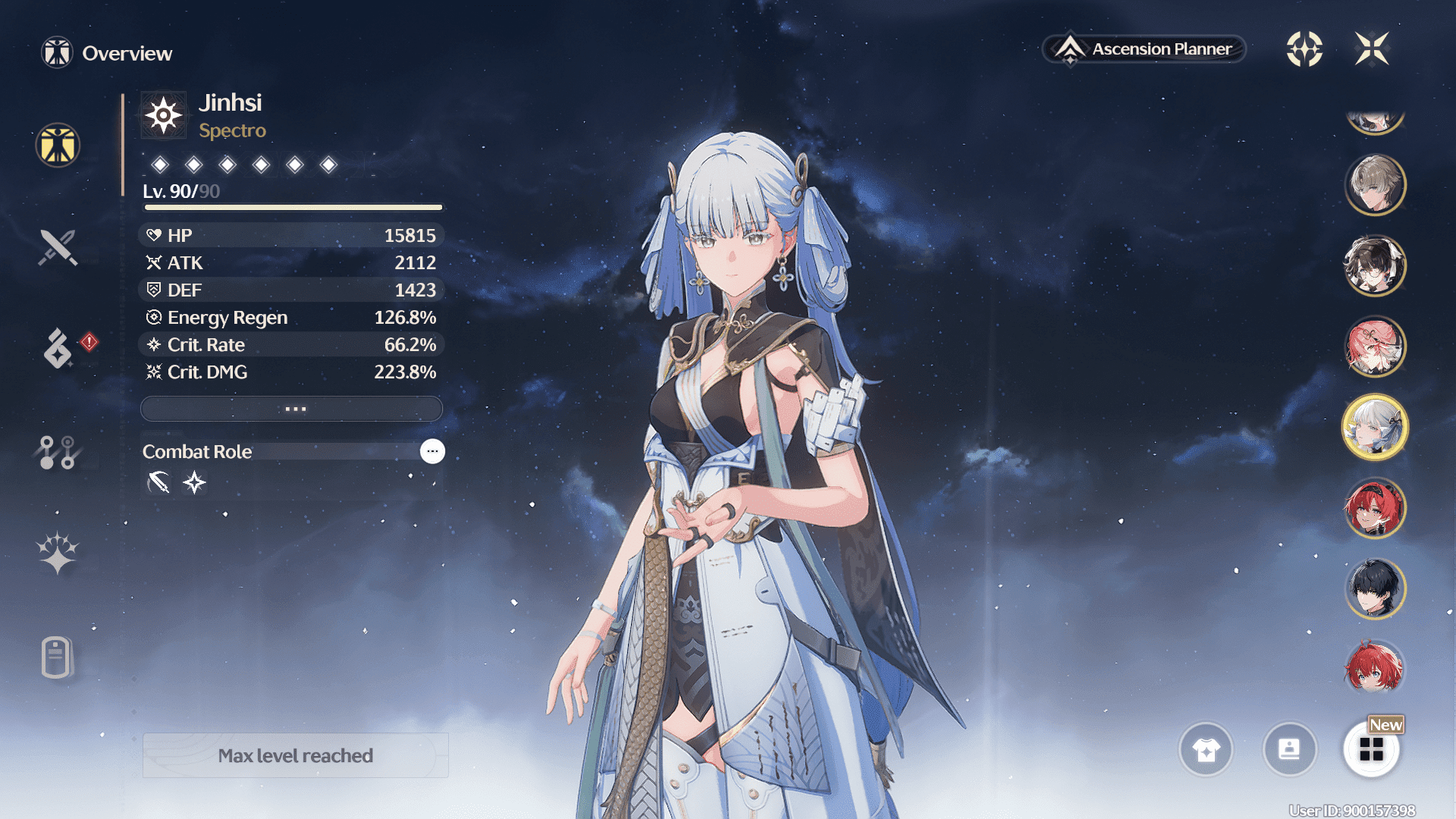This screenshot has width=1456, height=819.
Task: Open the outfit shirt button
Action: (1206, 749)
